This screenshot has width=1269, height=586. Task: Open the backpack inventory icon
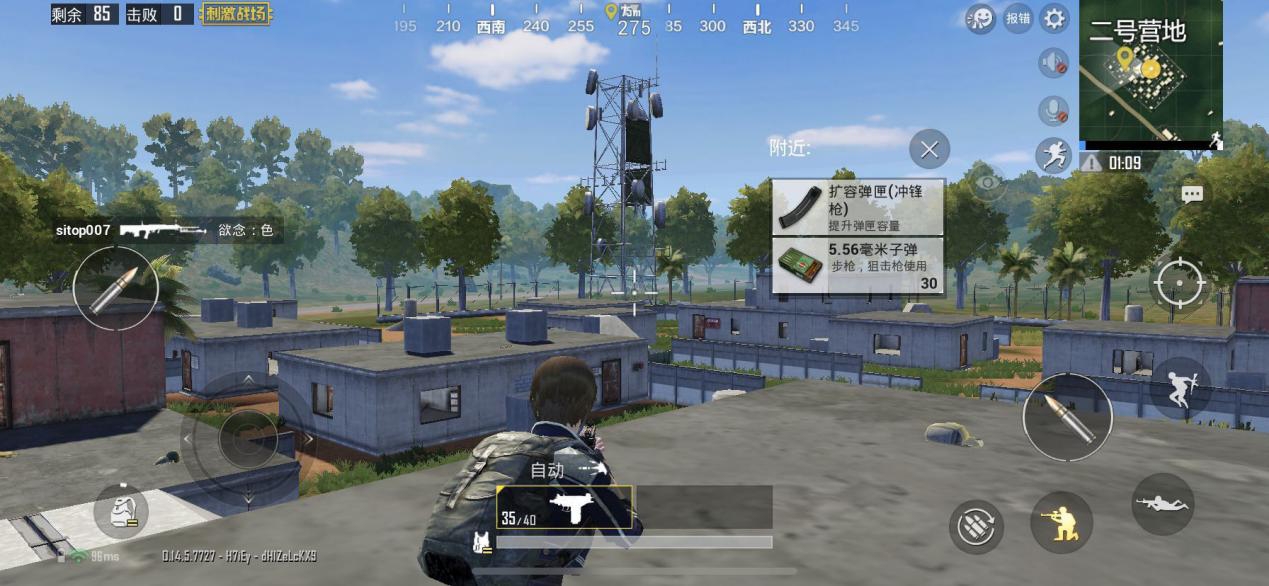click(121, 512)
